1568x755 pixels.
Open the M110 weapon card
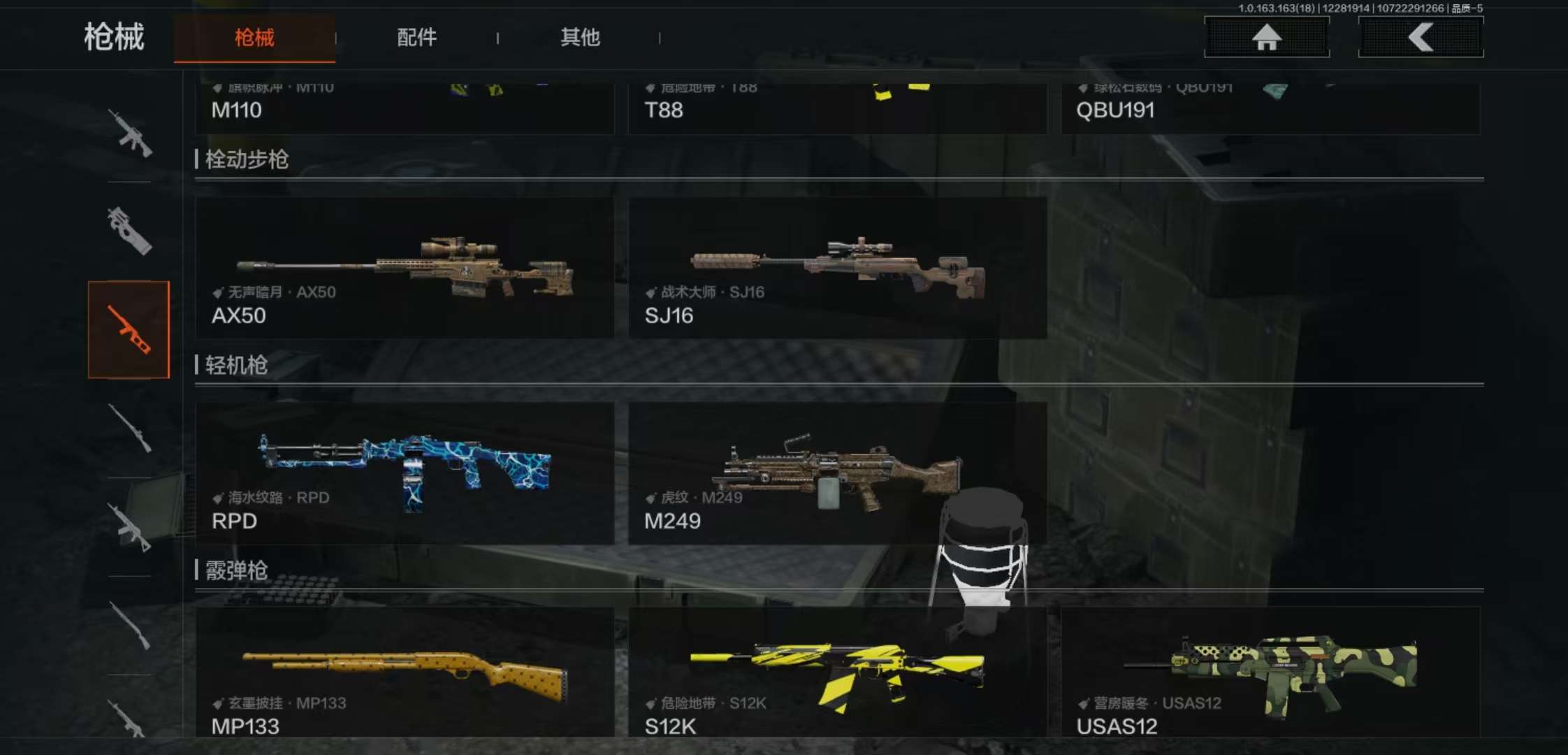[x=405, y=109]
